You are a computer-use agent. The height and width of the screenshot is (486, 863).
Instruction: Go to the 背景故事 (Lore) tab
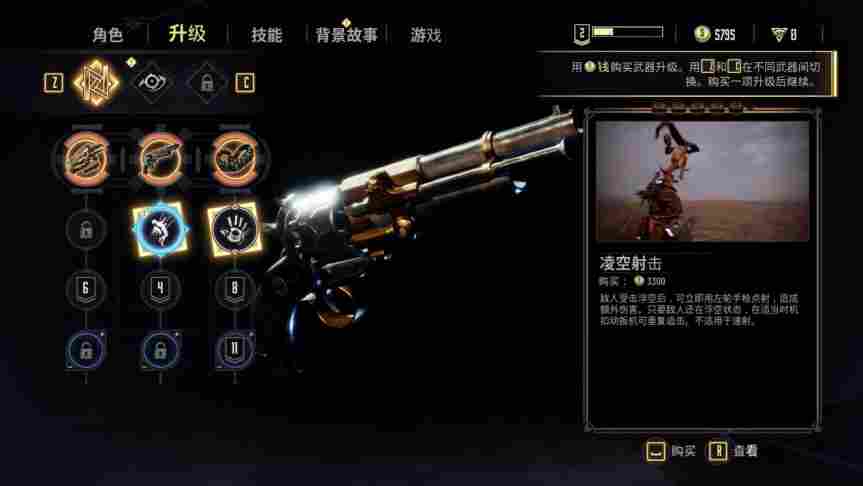tap(346, 35)
